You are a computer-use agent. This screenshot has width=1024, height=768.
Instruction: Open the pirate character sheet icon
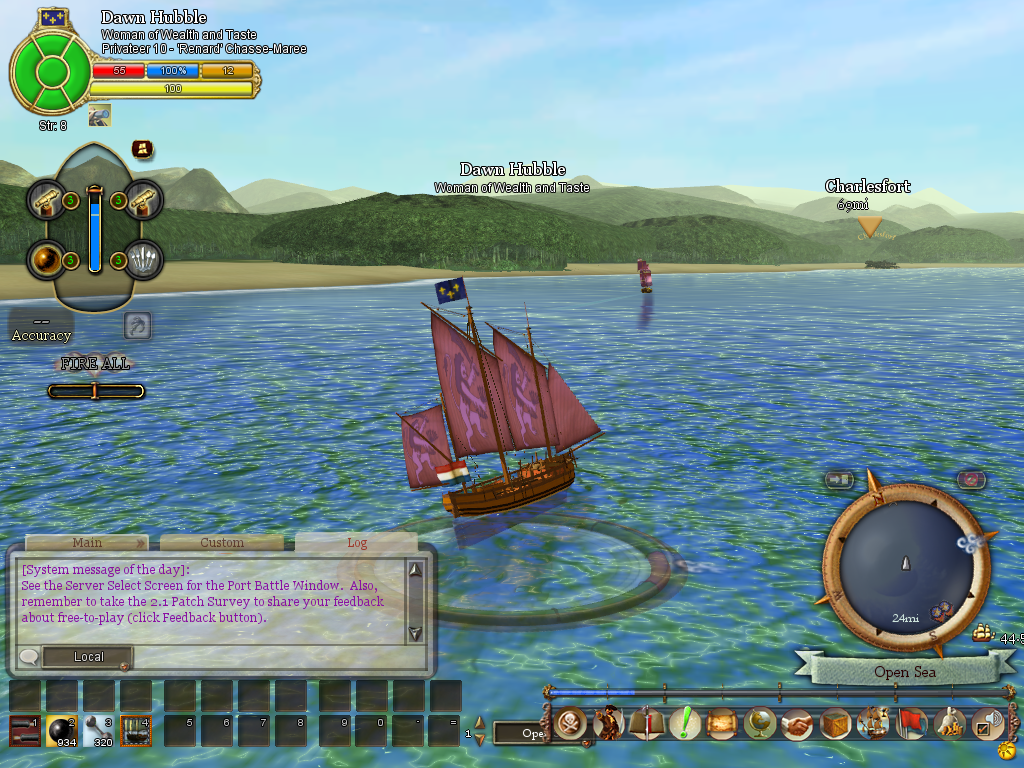tap(609, 722)
